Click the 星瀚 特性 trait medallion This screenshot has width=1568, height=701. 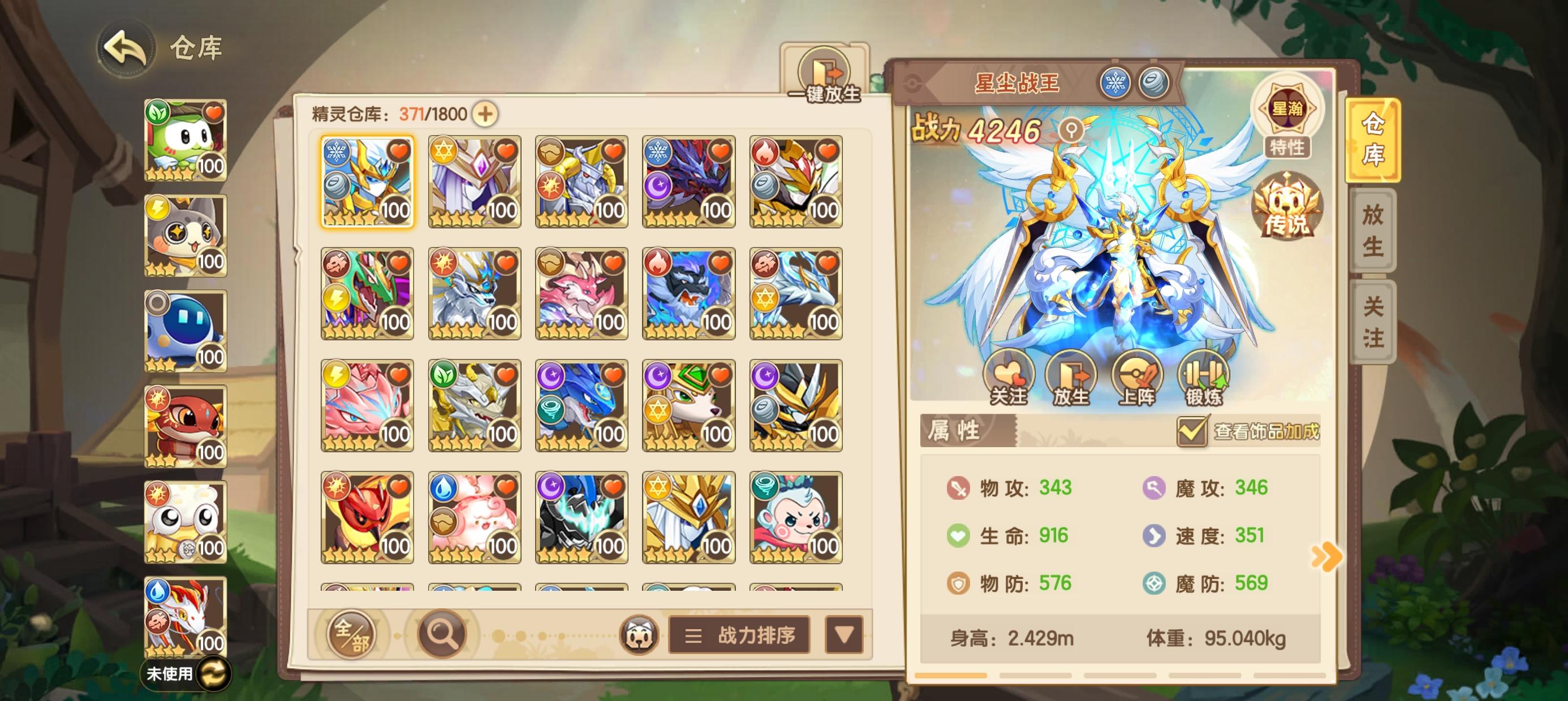(1290, 116)
